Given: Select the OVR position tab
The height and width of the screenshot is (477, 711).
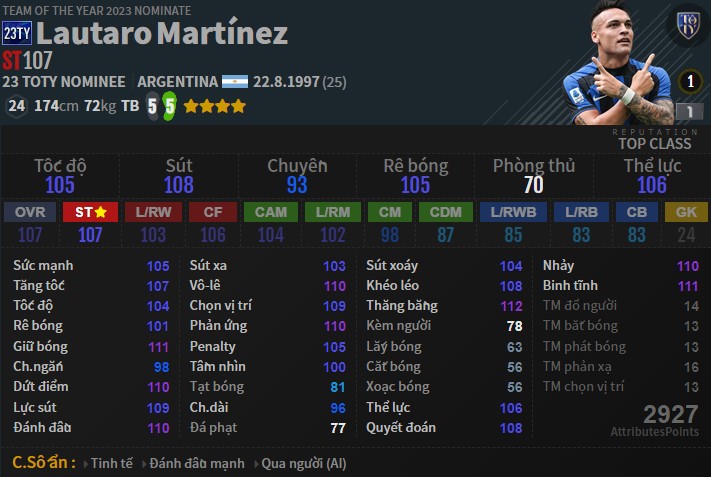Looking at the screenshot, I should 30,212.
